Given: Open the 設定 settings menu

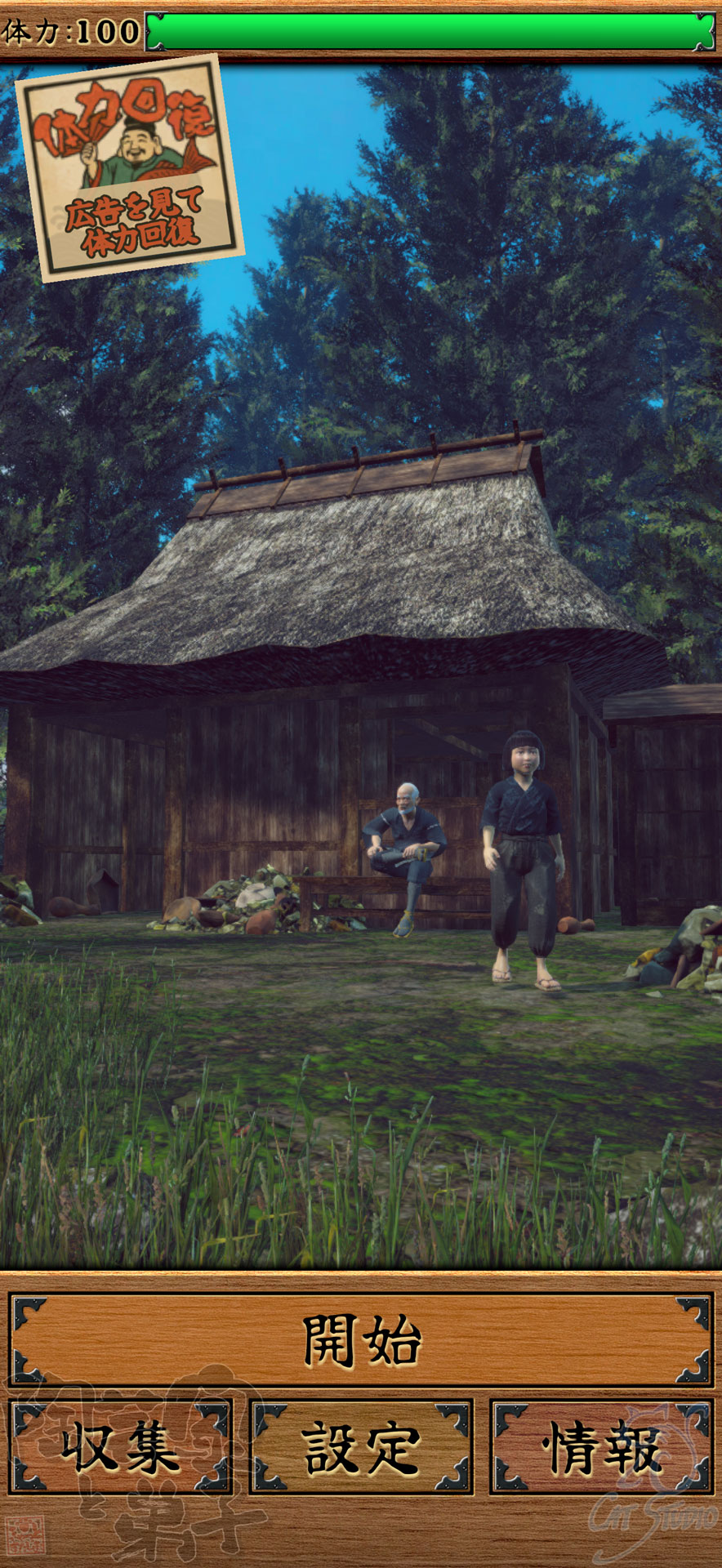Looking at the screenshot, I should coord(361,1447).
